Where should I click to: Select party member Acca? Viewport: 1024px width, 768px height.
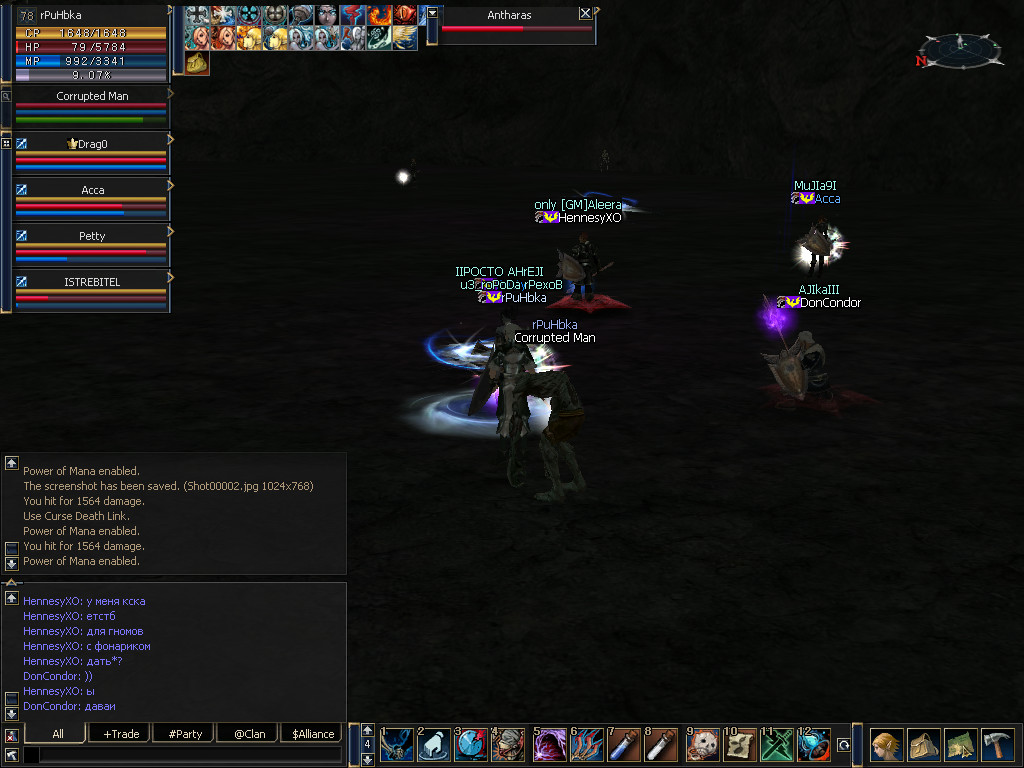[x=91, y=190]
